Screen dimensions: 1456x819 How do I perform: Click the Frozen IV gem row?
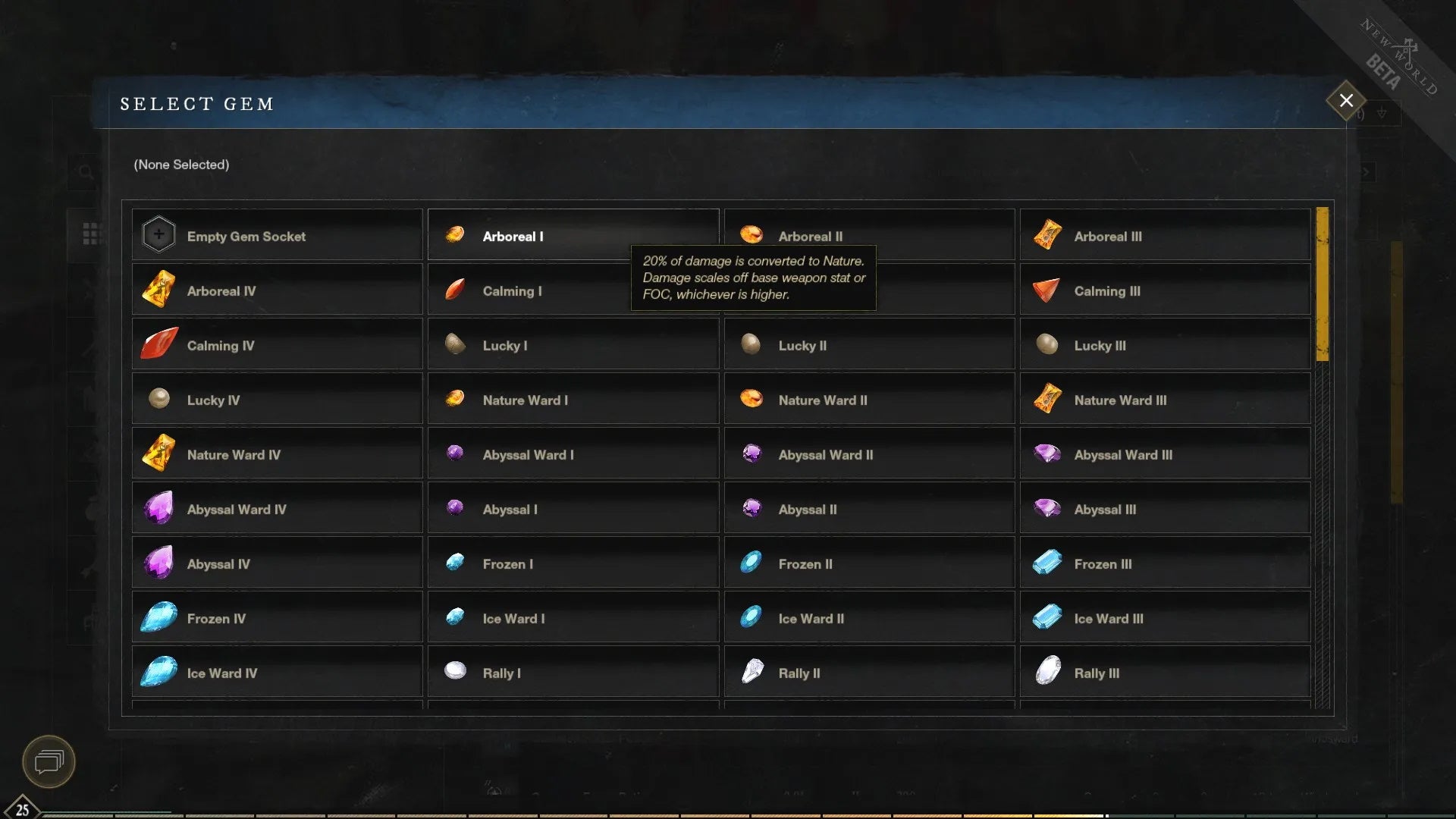tap(277, 618)
